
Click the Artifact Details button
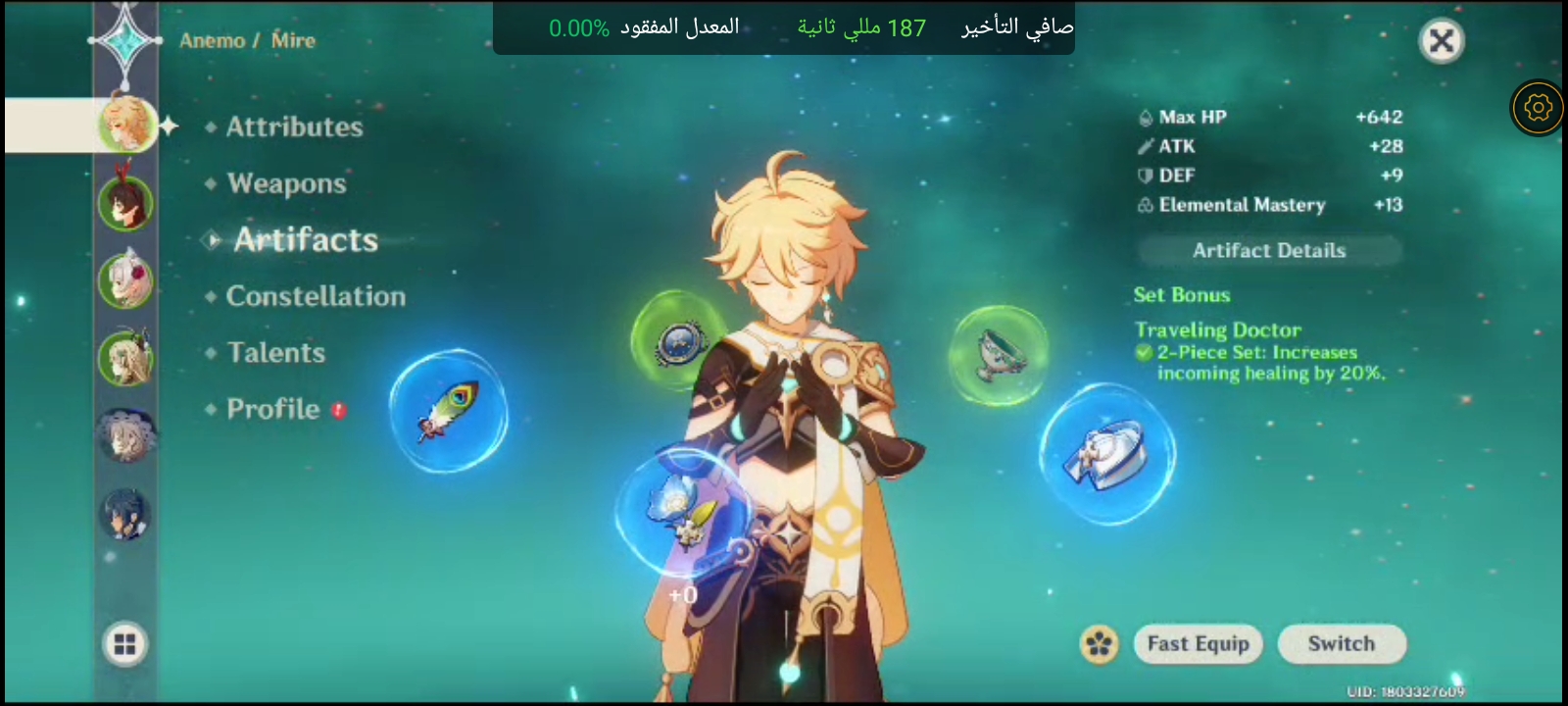tap(1269, 250)
